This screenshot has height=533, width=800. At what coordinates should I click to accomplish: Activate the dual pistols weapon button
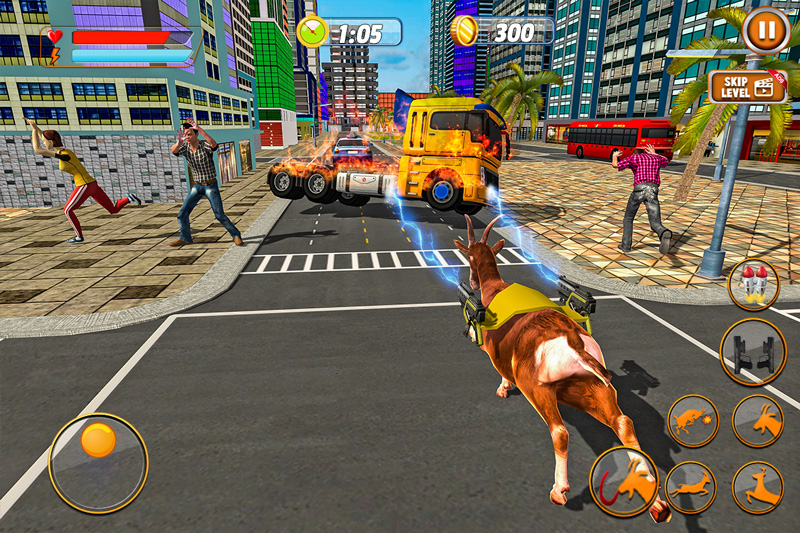pyautogui.click(x=753, y=352)
